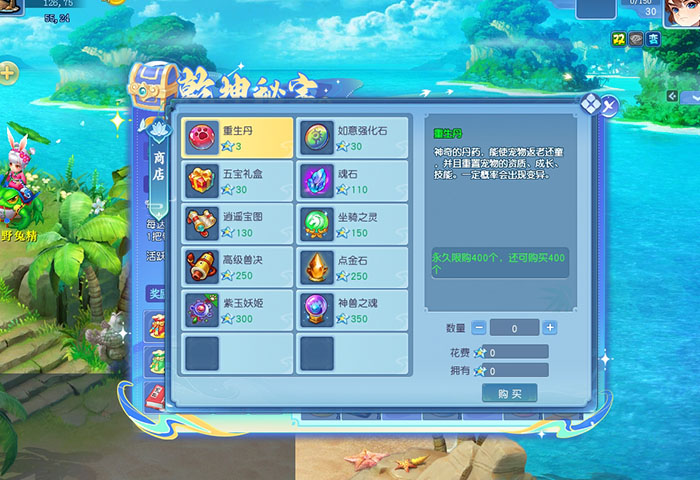700x480 pixels.
Task: Select the 如意强化石 shop item
Action: click(x=354, y=138)
